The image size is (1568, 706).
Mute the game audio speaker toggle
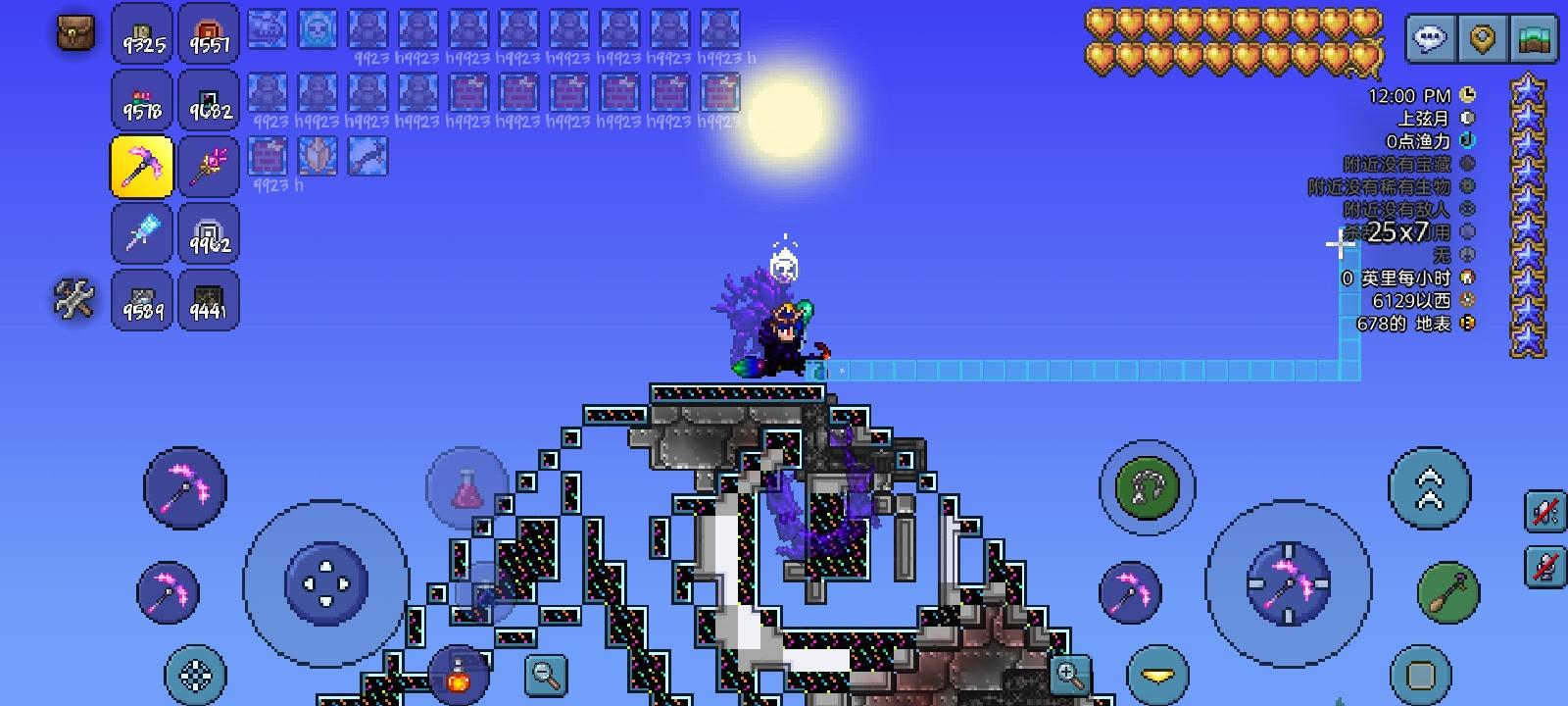click(1543, 513)
